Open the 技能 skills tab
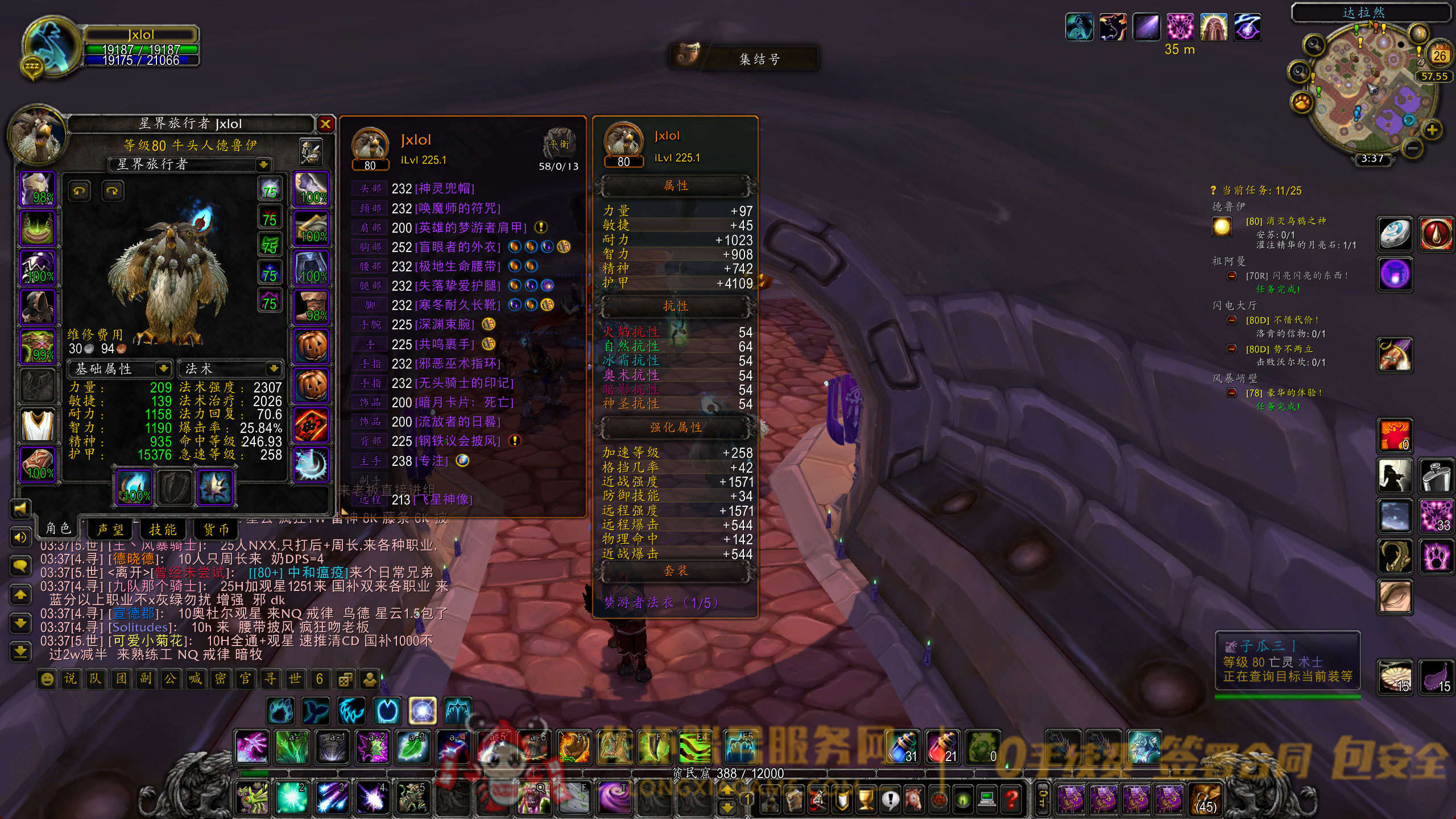This screenshot has width=1456, height=819. pyautogui.click(x=163, y=530)
